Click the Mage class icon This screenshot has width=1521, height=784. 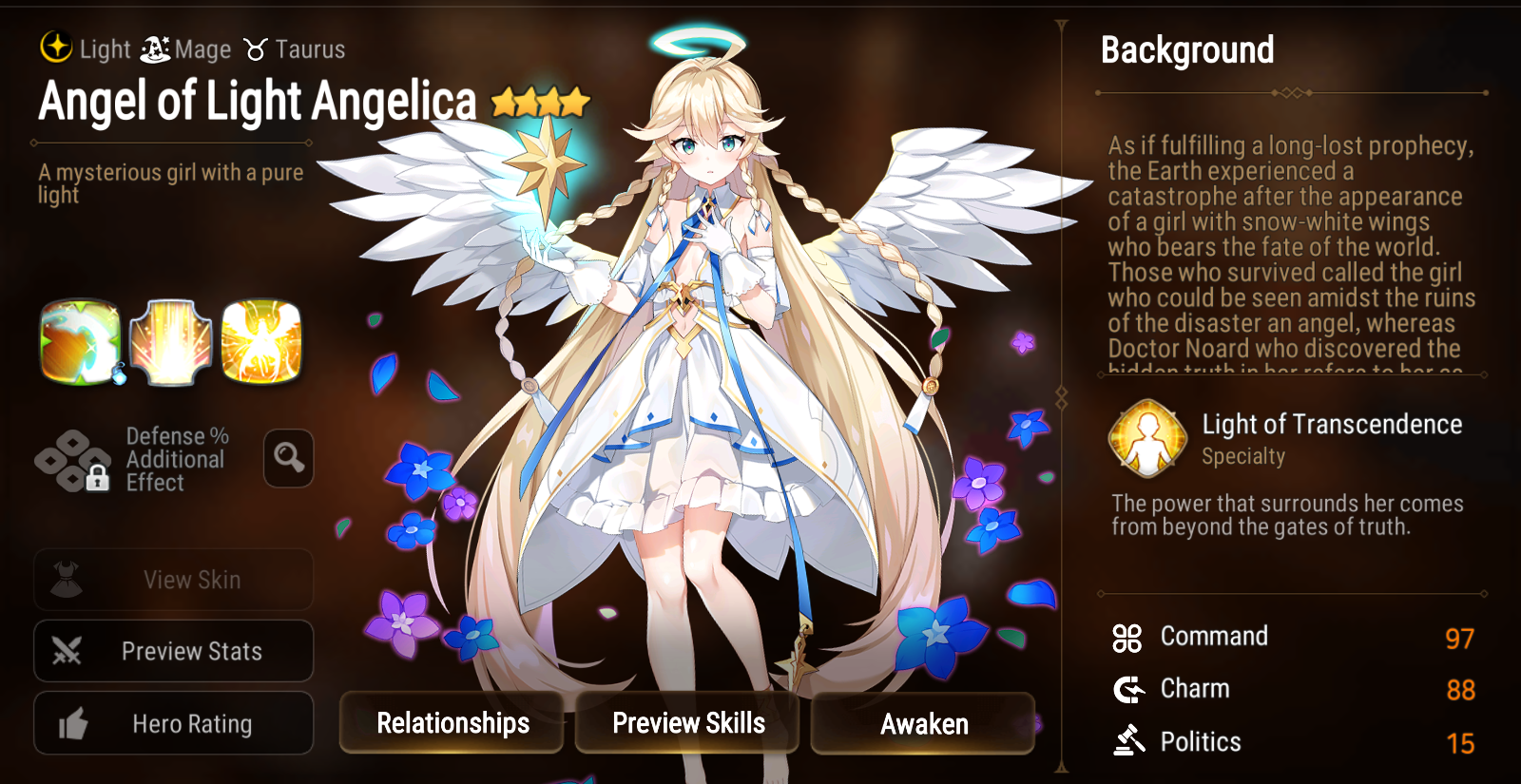(154, 49)
